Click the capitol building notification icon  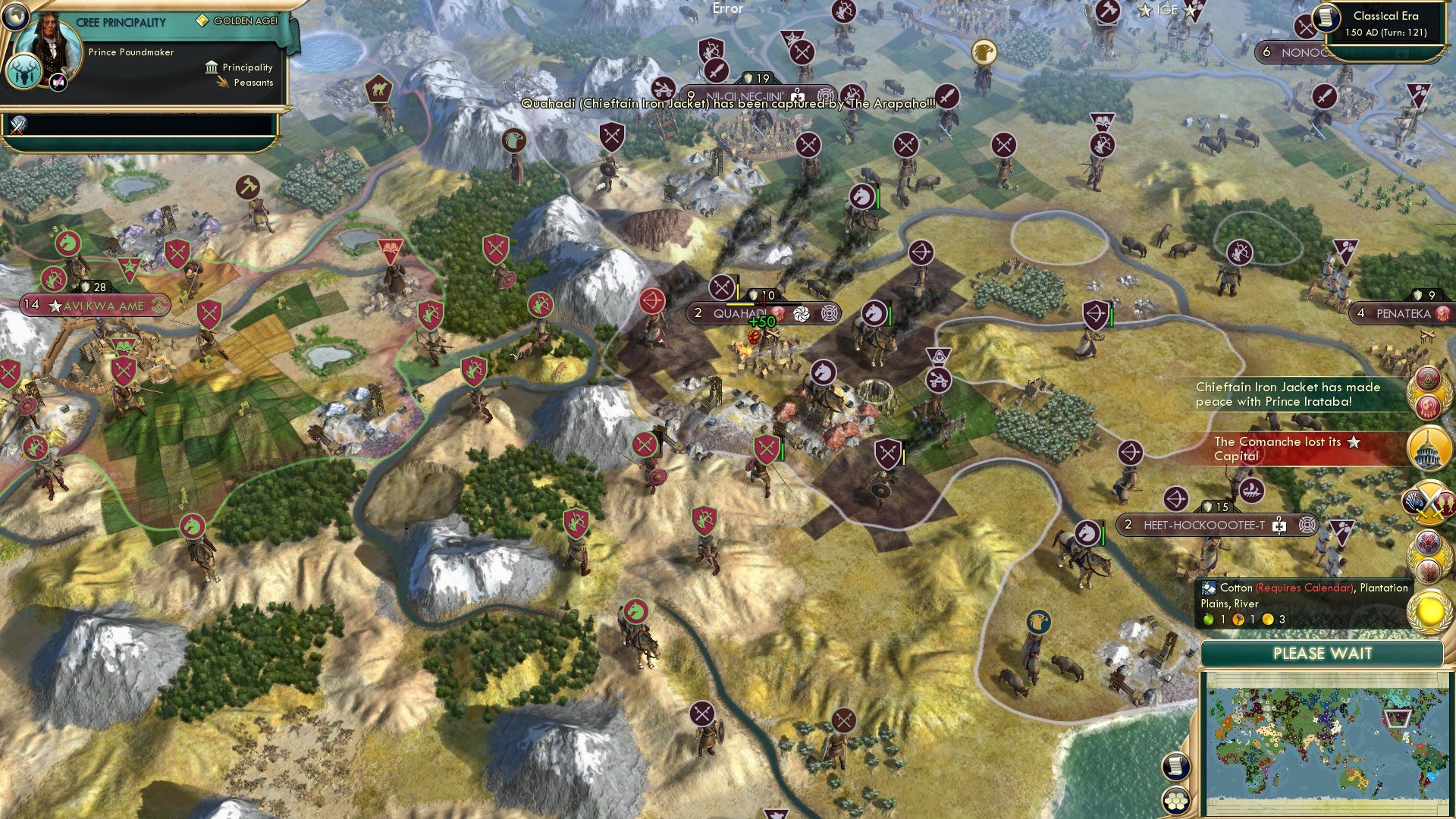pyautogui.click(x=1429, y=448)
